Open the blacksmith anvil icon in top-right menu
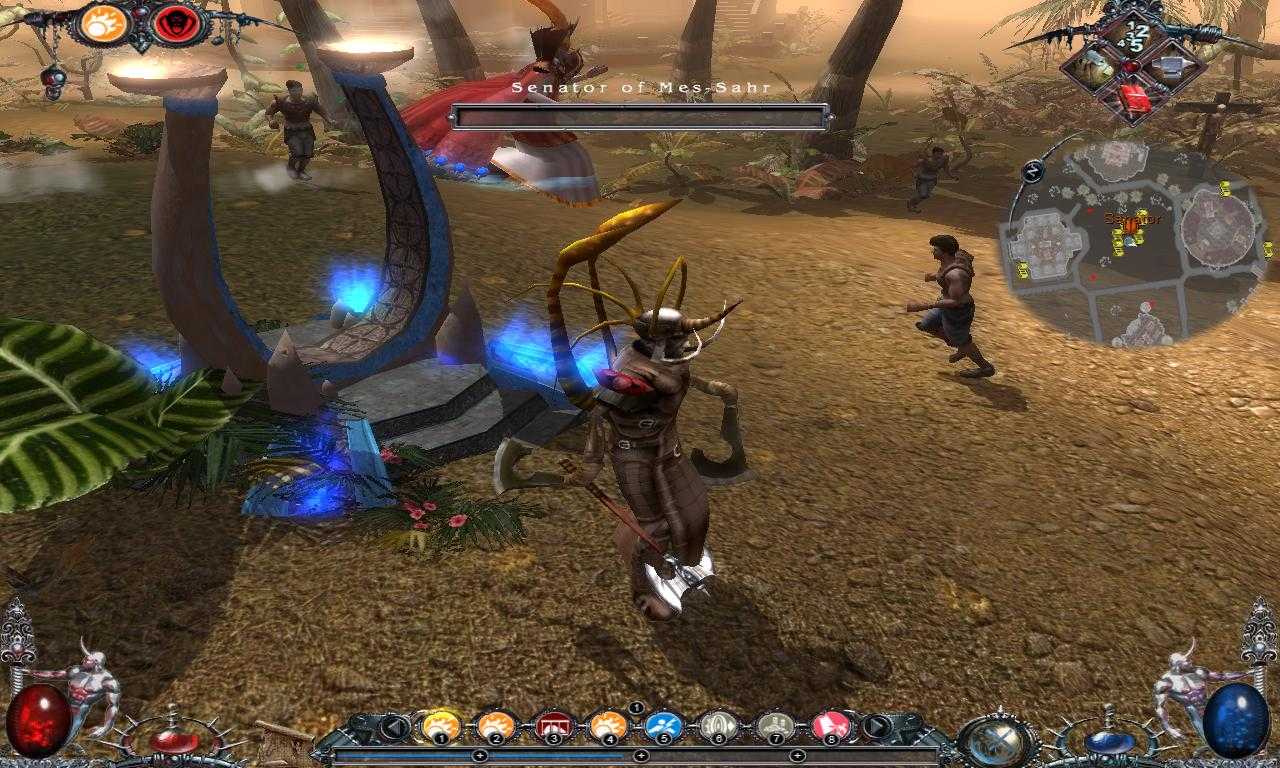The image size is (1280, 768). tap(1170, 65)
